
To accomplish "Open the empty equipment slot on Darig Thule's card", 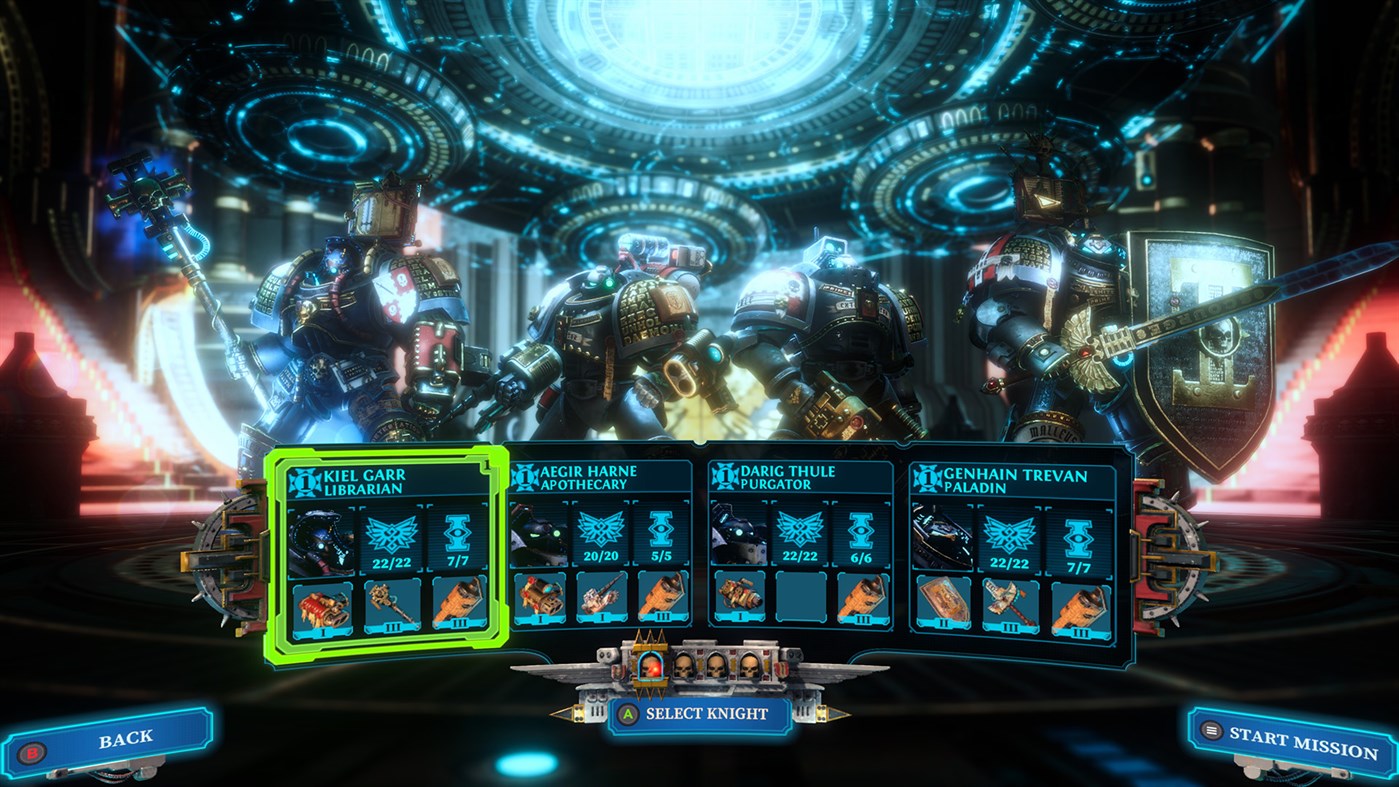I will click(x=800, y=597).
